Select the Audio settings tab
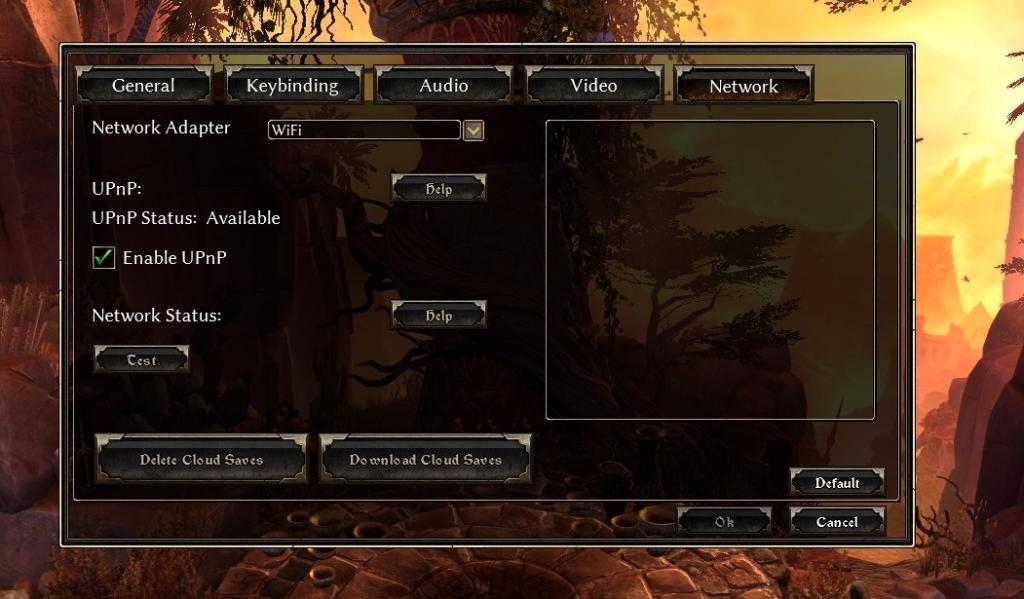 [x=443, y=86]
